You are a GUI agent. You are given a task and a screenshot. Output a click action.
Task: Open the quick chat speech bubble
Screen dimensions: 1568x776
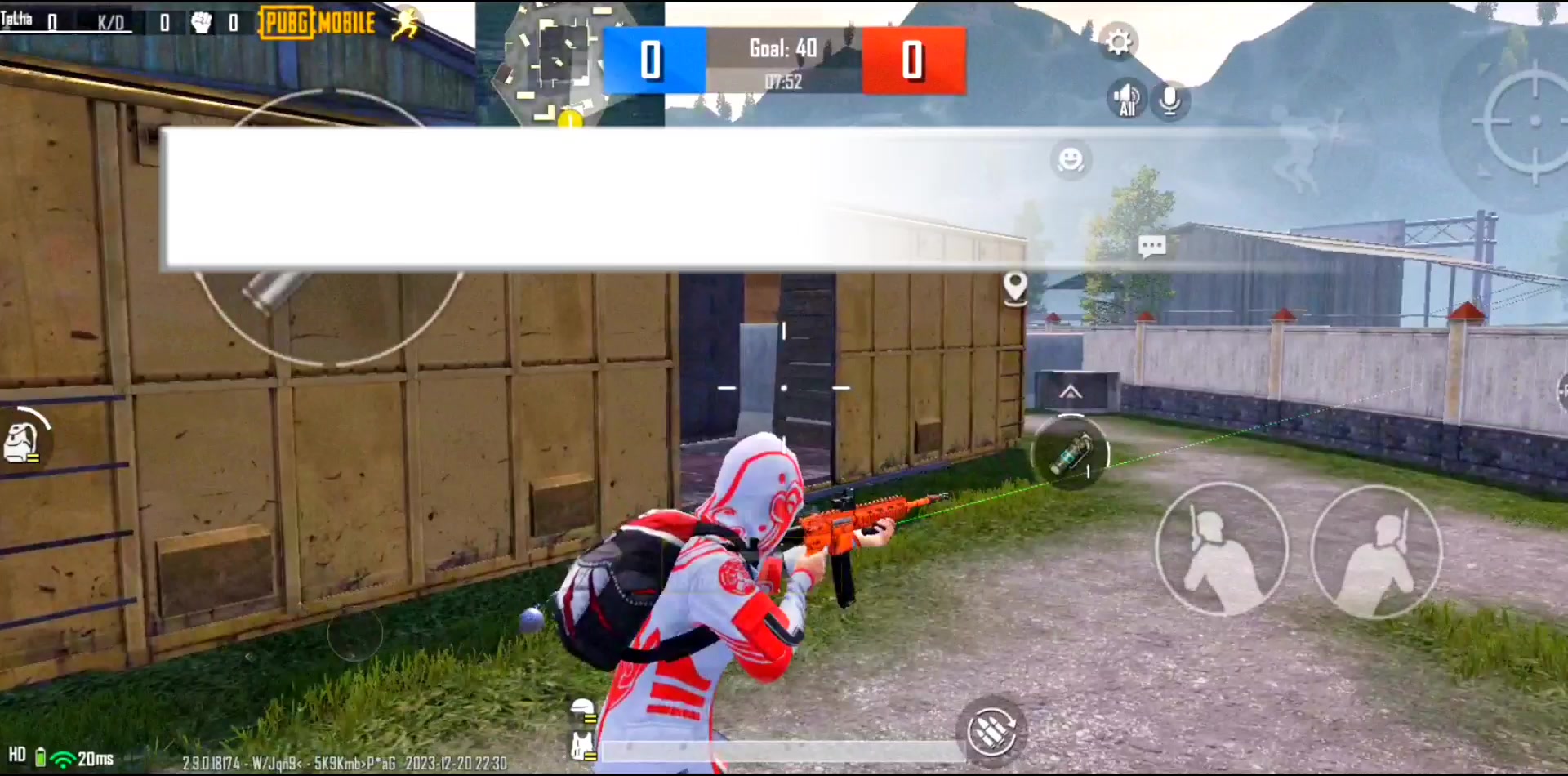click(1151, 246)
